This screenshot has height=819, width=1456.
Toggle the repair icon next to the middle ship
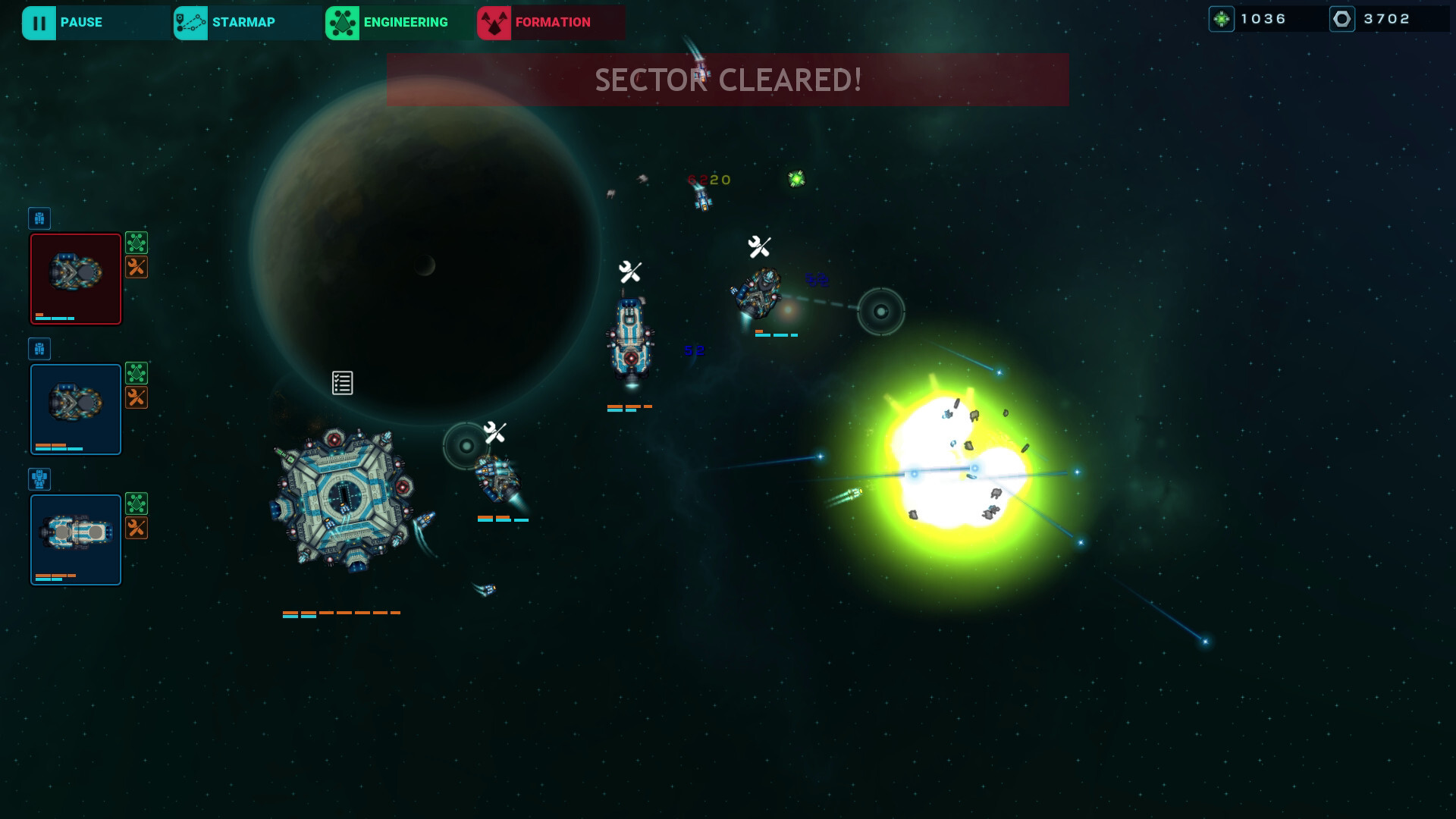pyautogui.click(x=136, y=397)
